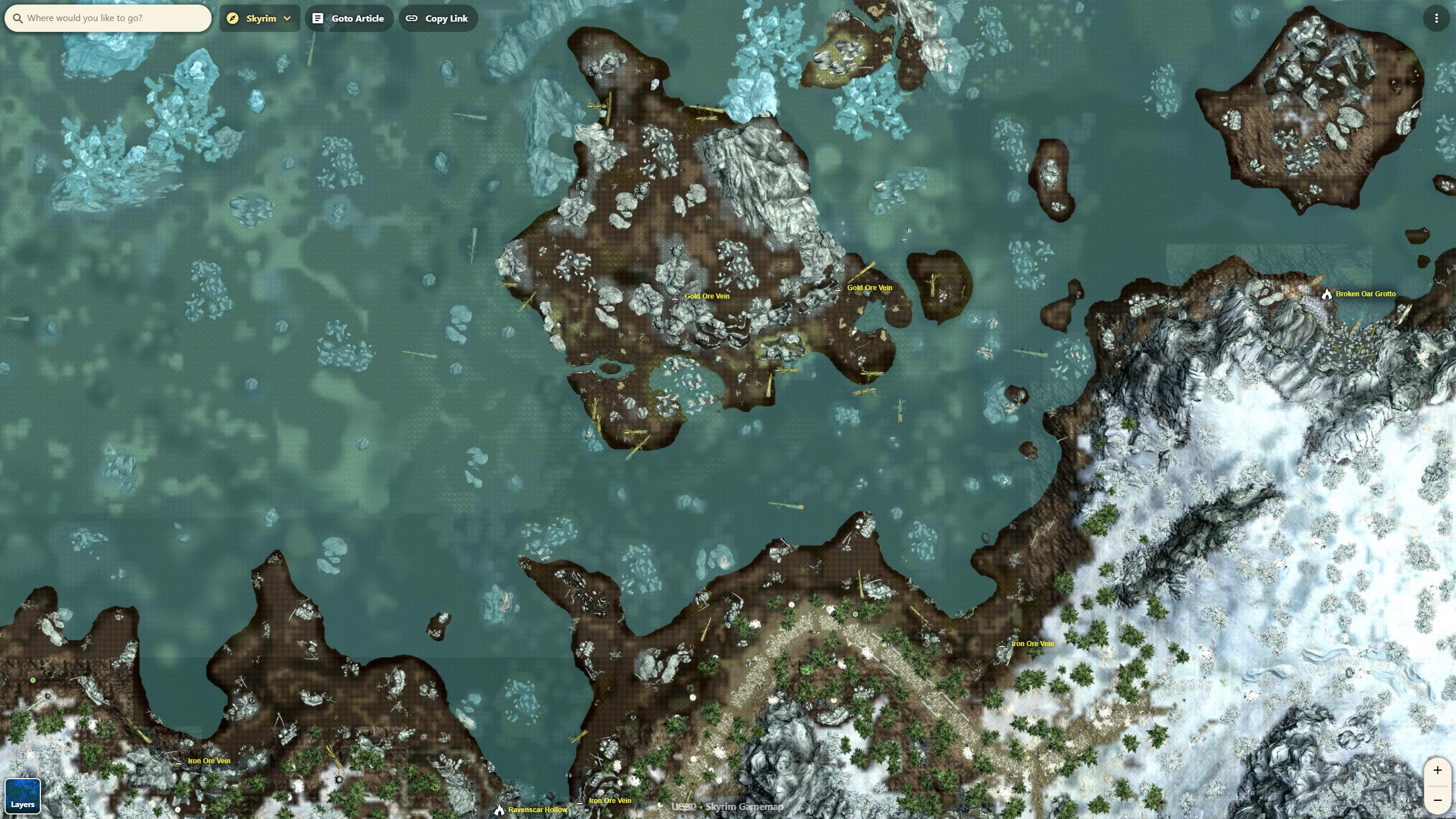Click the Goto Article button
This screenshot has width=1456, height=819.
[x=349, y=18]
